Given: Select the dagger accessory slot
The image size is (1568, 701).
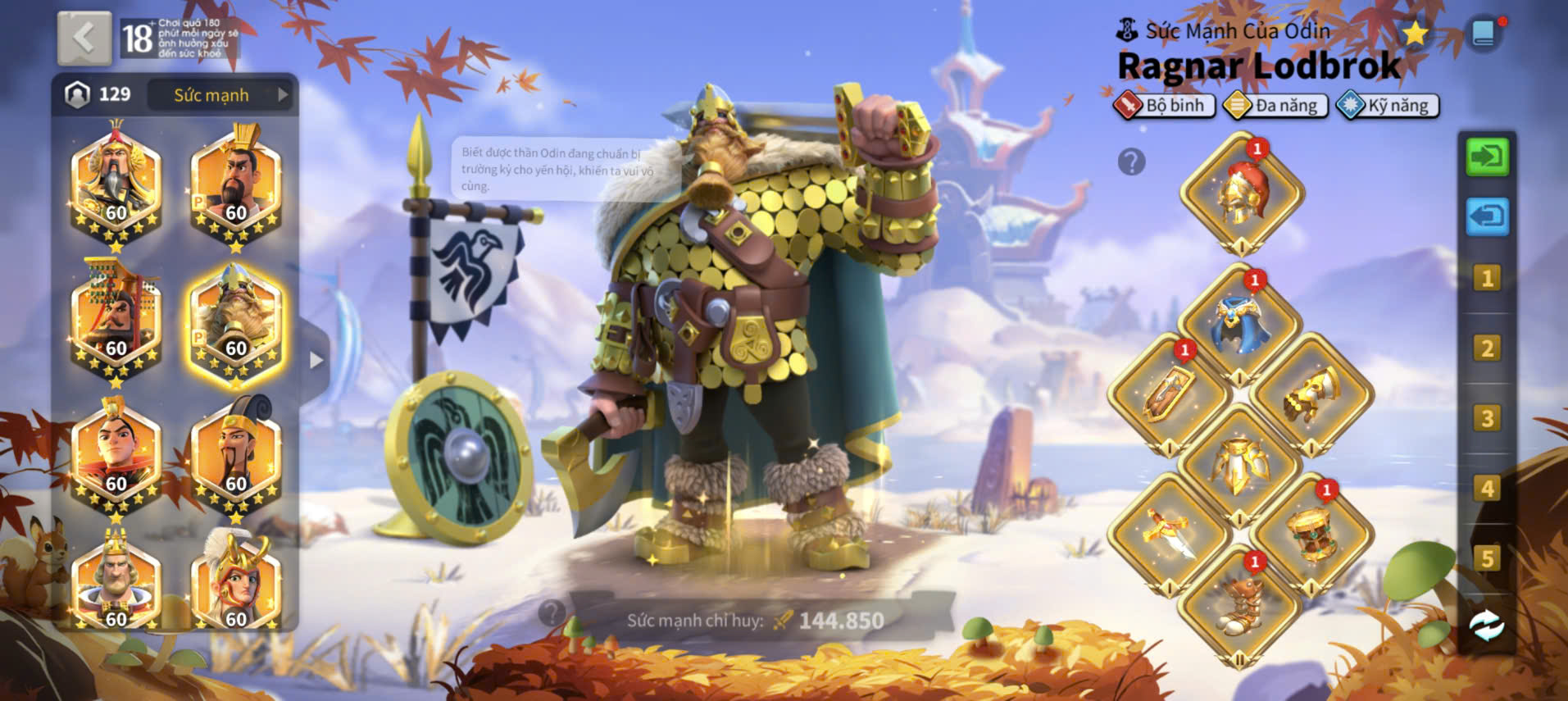Looking at the screenshot, I should tap(1169, 535).
